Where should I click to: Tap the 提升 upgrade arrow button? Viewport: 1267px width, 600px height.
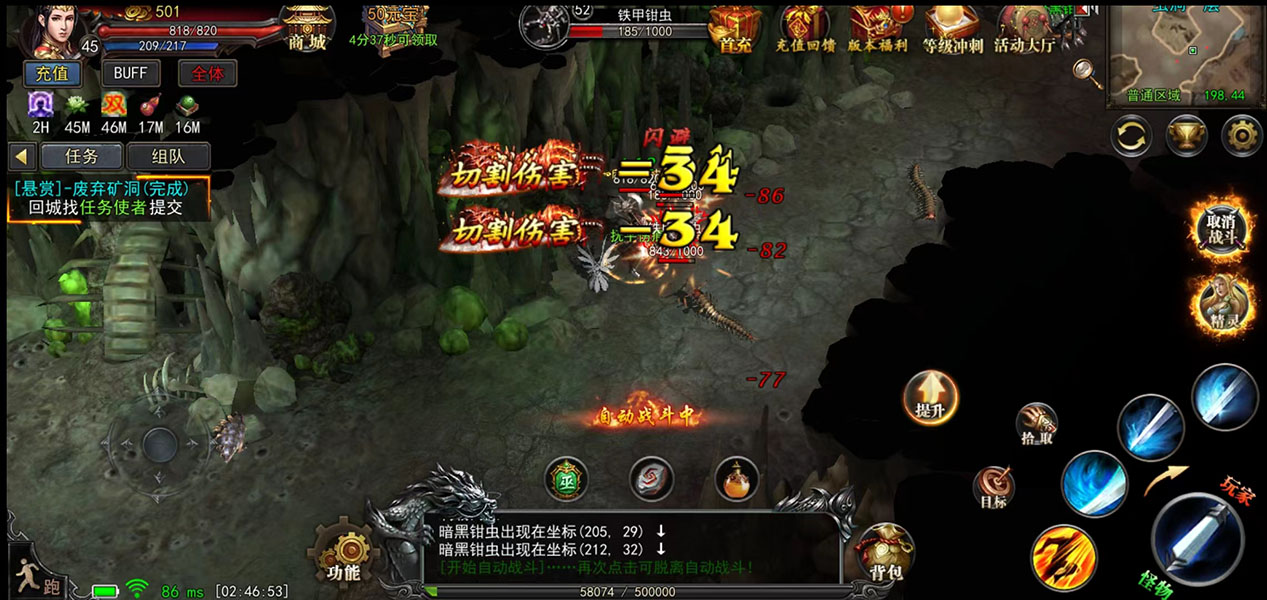click(x=930, y=397)
